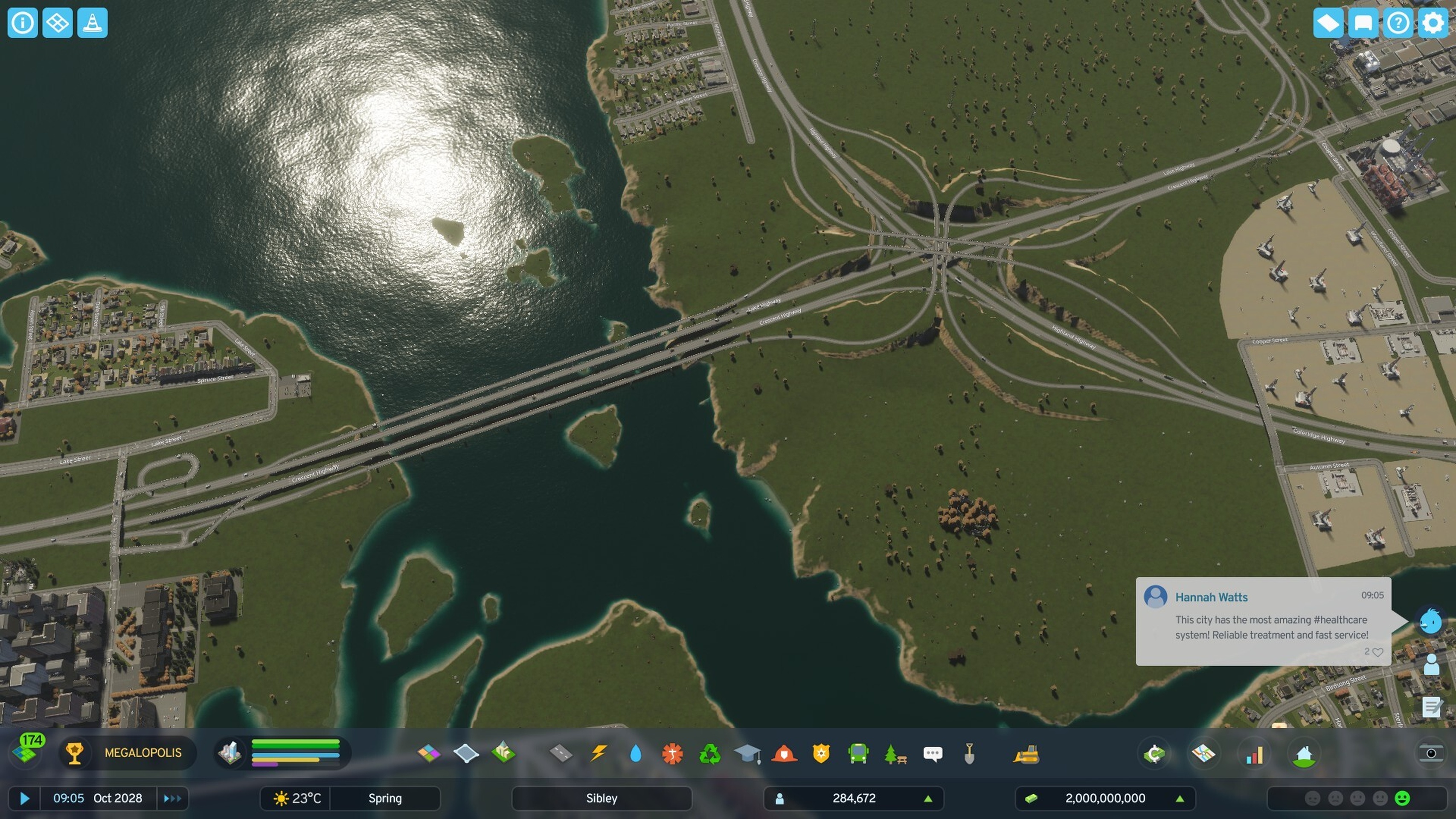Open the Education graduation cap menu
The image size is (1456, 819).
(x=747, y=753)
